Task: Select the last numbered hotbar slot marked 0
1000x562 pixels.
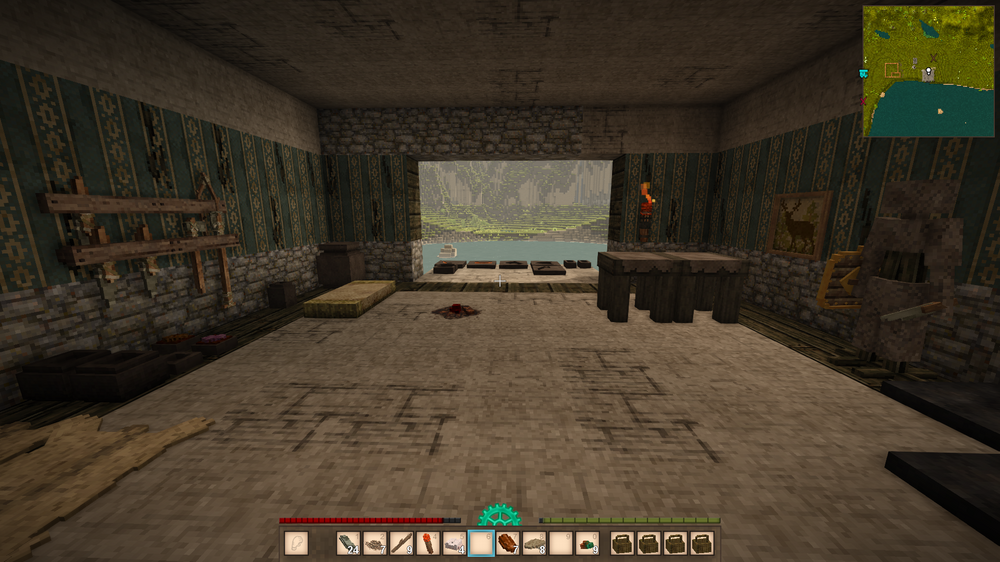Action: coord(588,544)
